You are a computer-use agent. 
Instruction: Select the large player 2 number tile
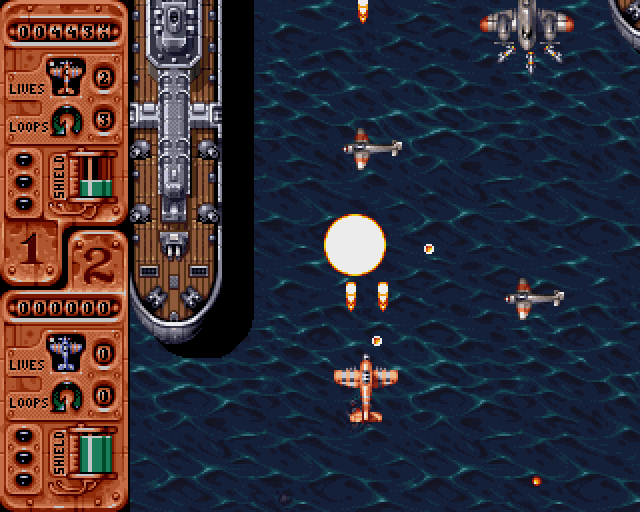pyautogui.click(x=96, y=261)
